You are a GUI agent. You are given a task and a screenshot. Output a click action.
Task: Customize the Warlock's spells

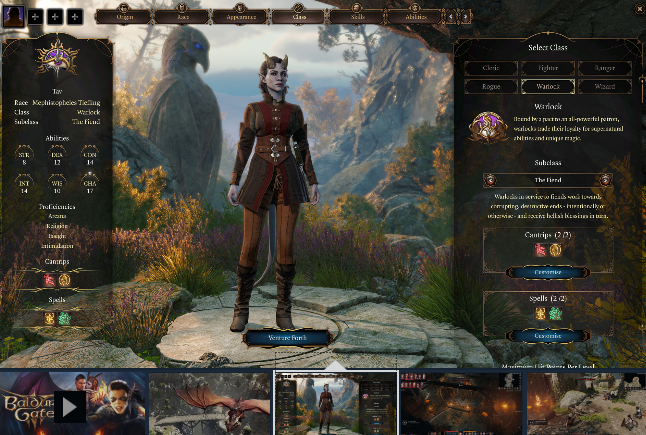pos(547,336)
